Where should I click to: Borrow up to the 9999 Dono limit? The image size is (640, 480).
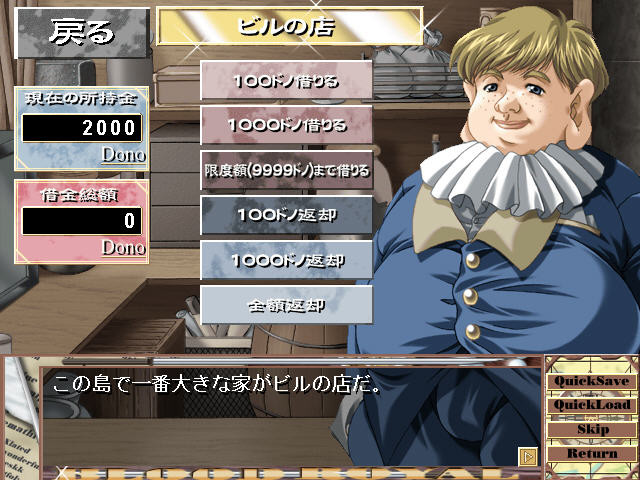point(287,170)
